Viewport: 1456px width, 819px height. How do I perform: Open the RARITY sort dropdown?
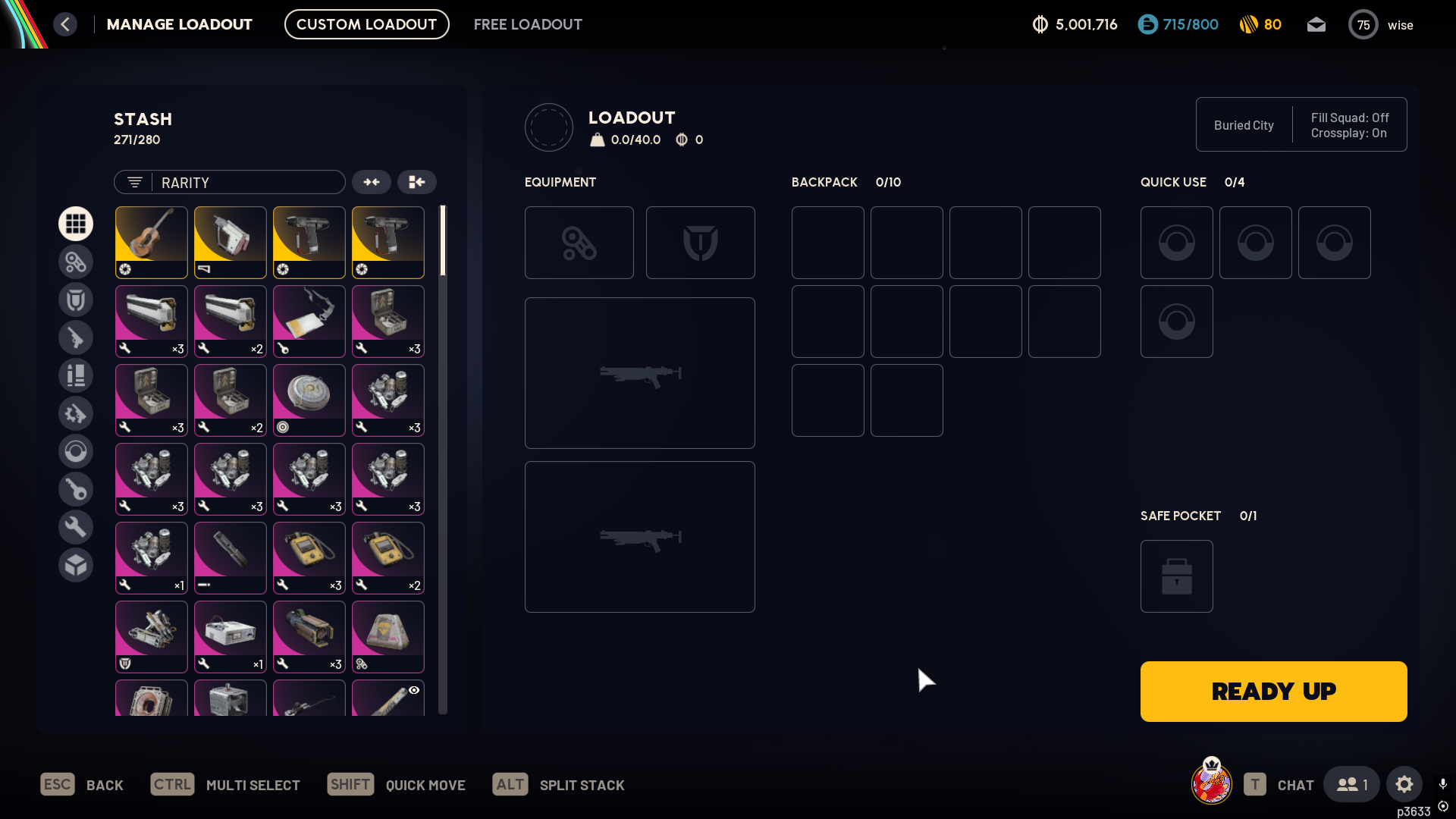(230, 182)
